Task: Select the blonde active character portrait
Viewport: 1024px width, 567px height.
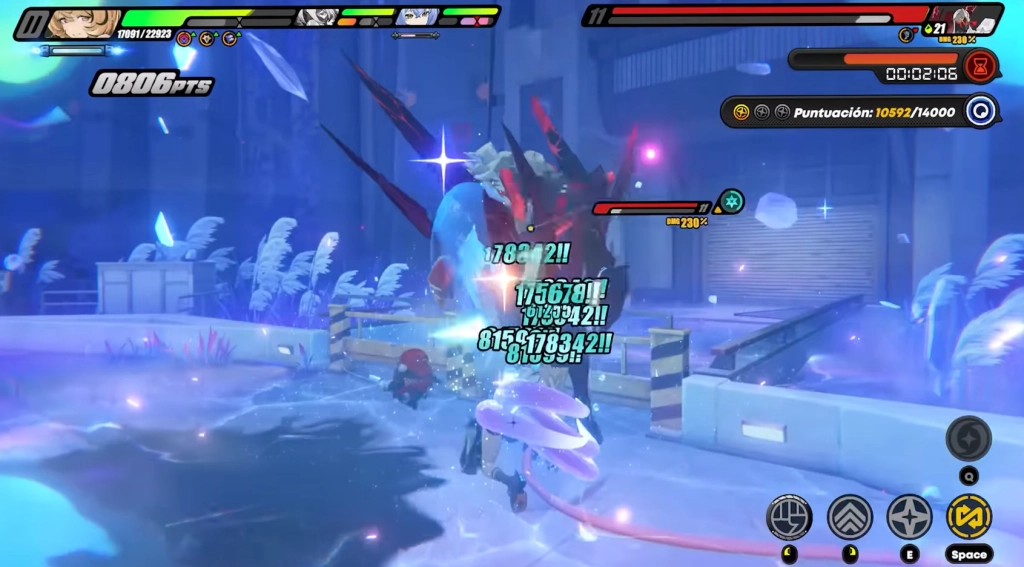Action: (82, 22)
